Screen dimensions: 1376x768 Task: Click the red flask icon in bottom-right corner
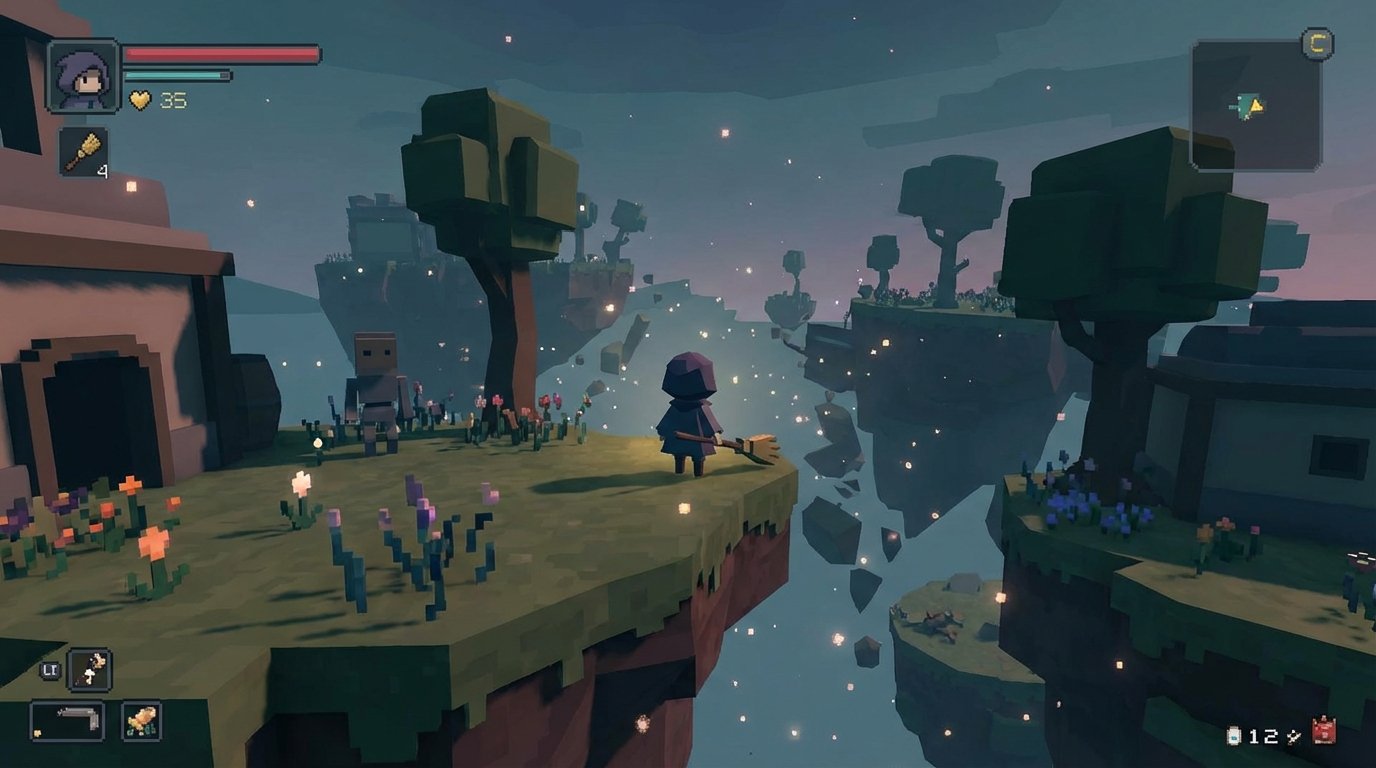[x=1324, y=729]
